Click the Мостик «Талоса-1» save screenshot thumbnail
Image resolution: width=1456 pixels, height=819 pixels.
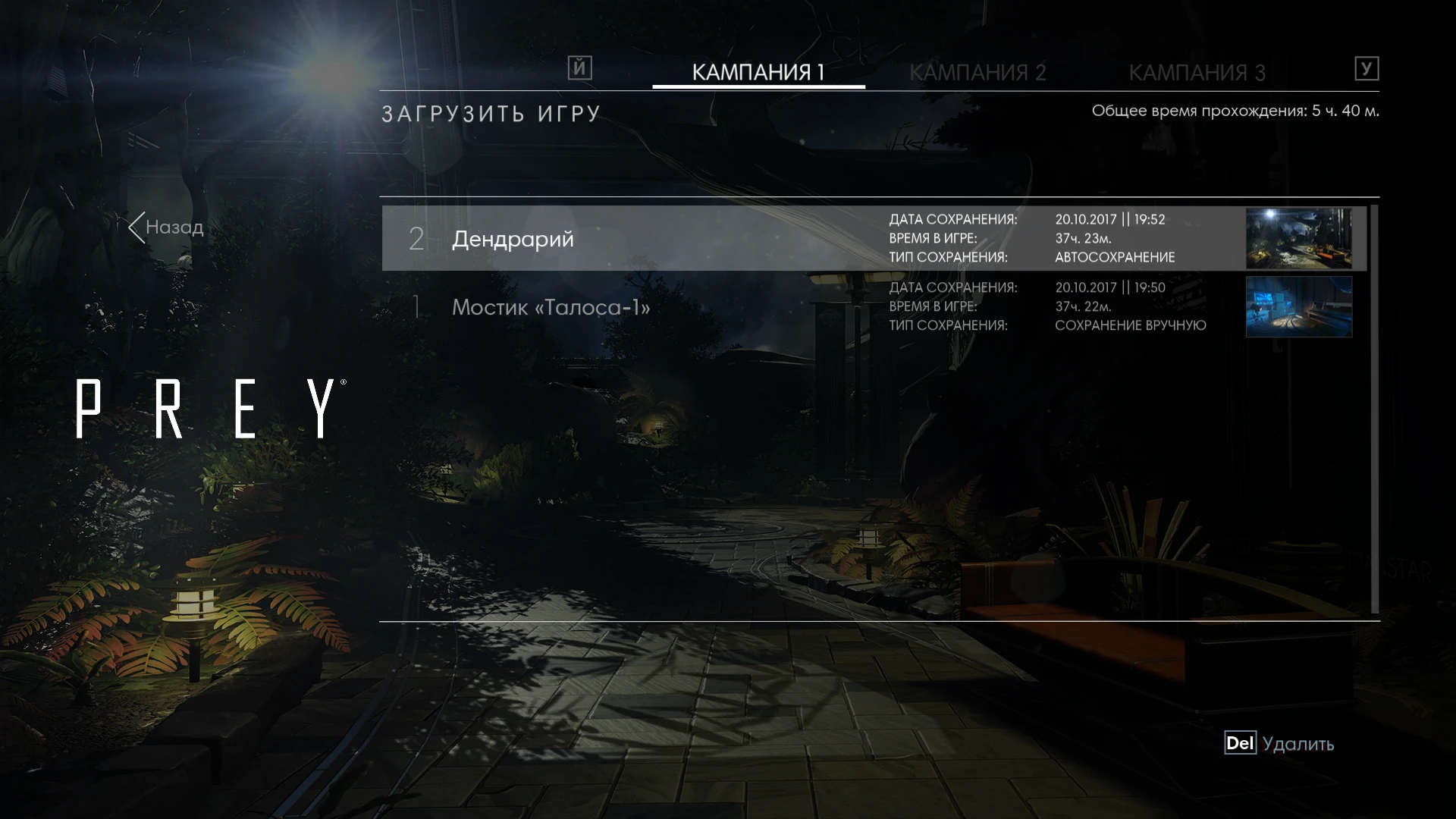pyautogui.click(x=1298, y=307)
